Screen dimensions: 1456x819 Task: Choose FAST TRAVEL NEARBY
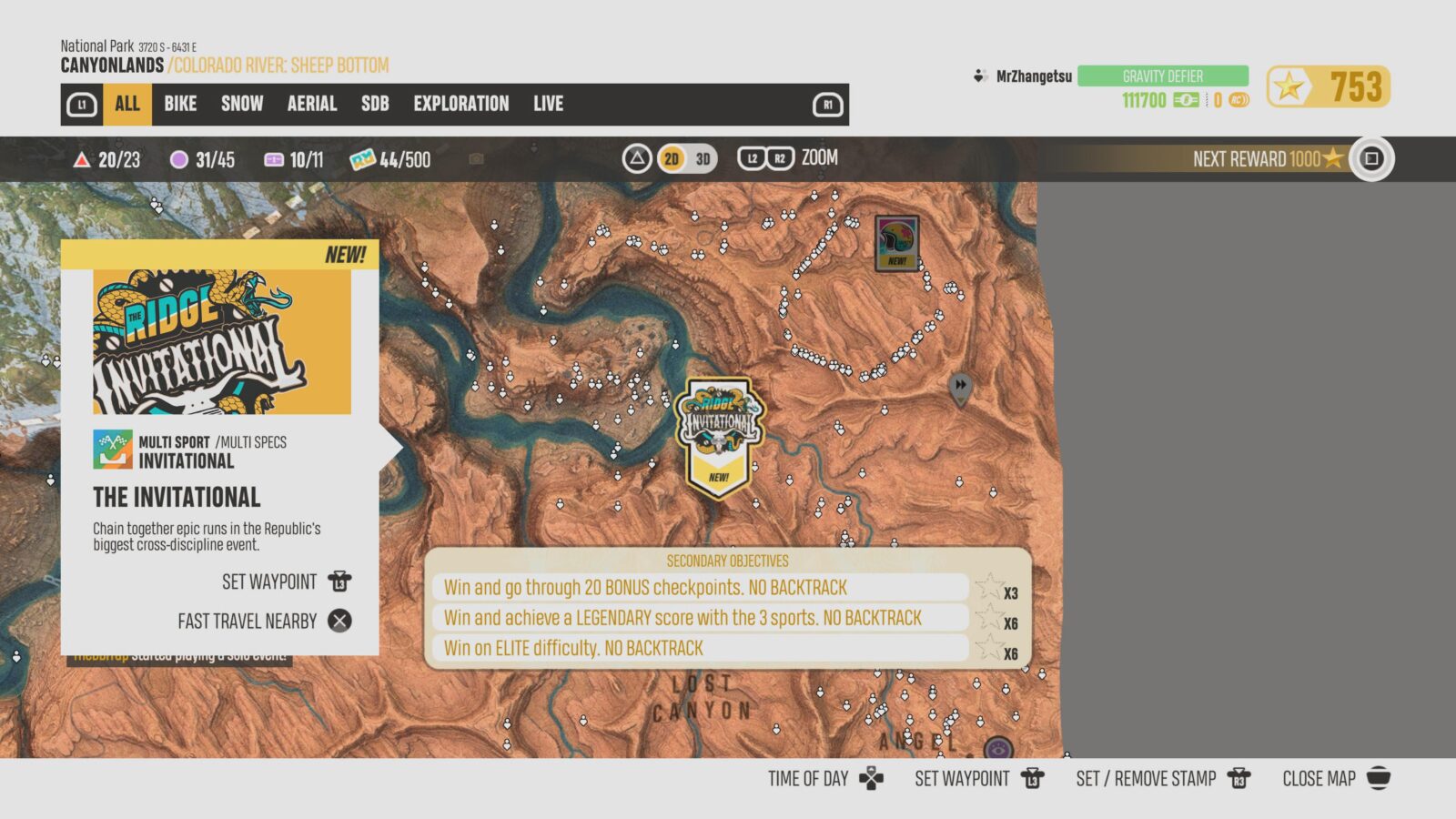247,621
